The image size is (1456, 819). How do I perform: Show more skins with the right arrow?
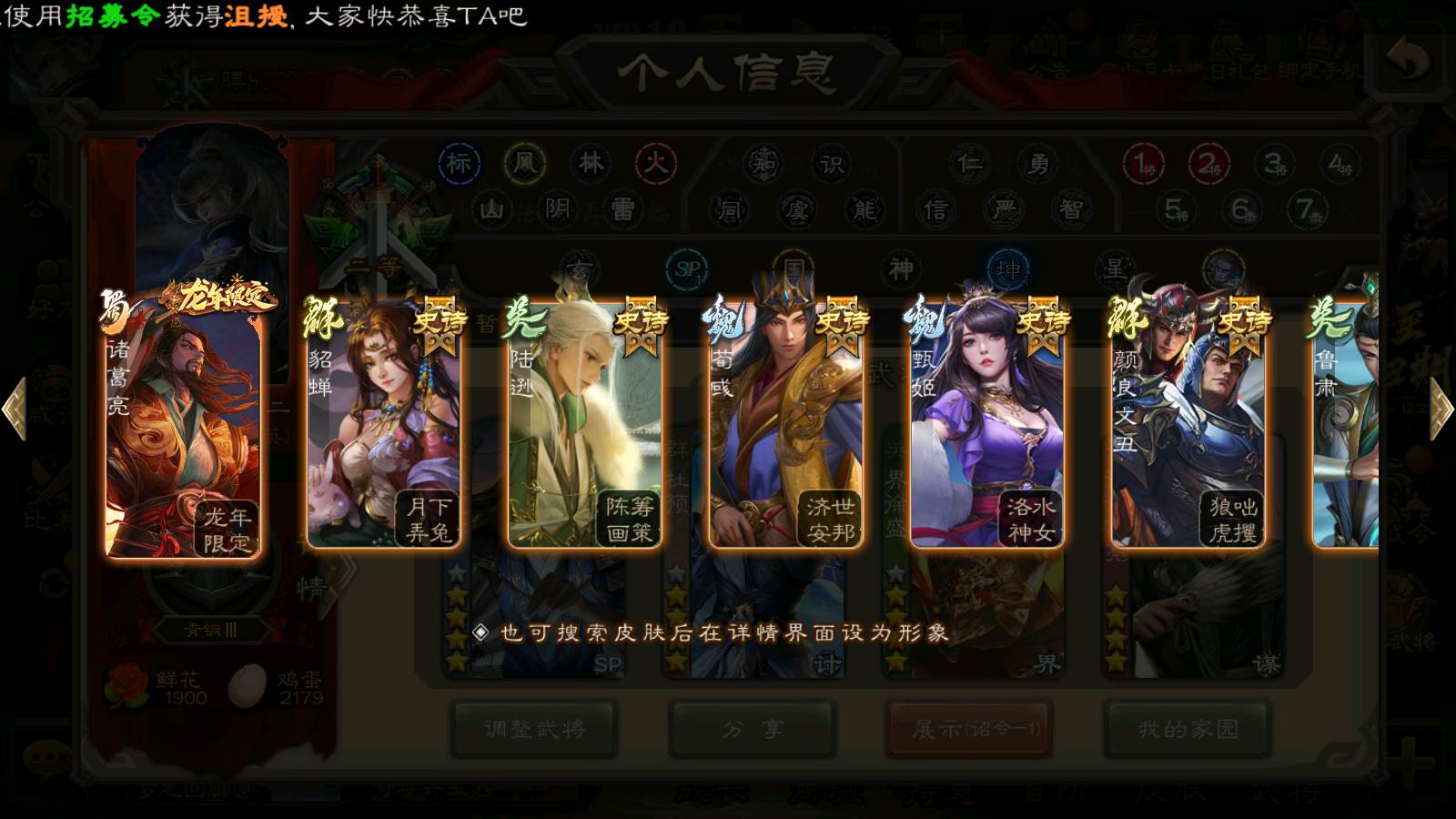point(1441,409)
